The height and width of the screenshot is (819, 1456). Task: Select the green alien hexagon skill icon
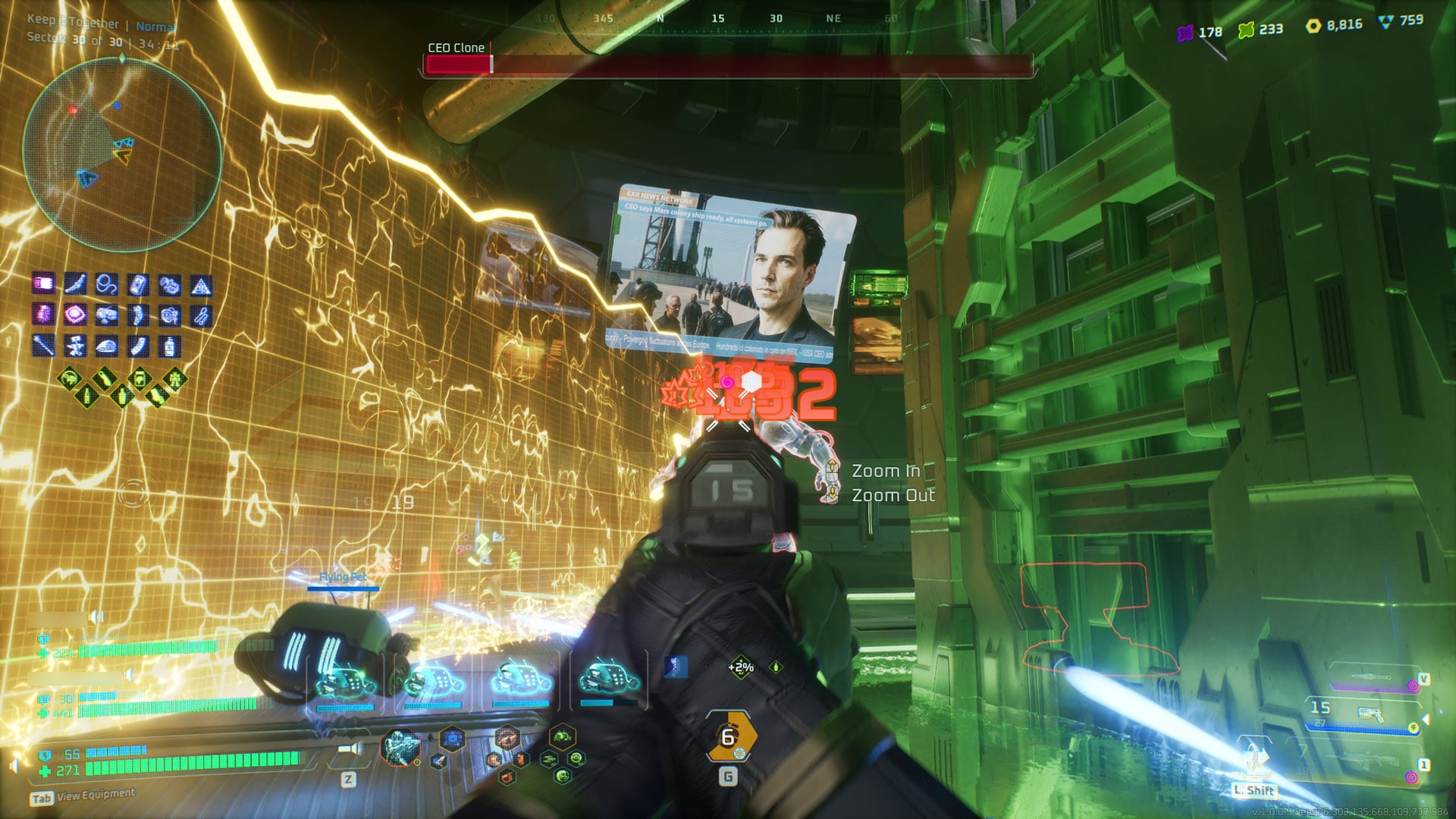click(562, 736)
